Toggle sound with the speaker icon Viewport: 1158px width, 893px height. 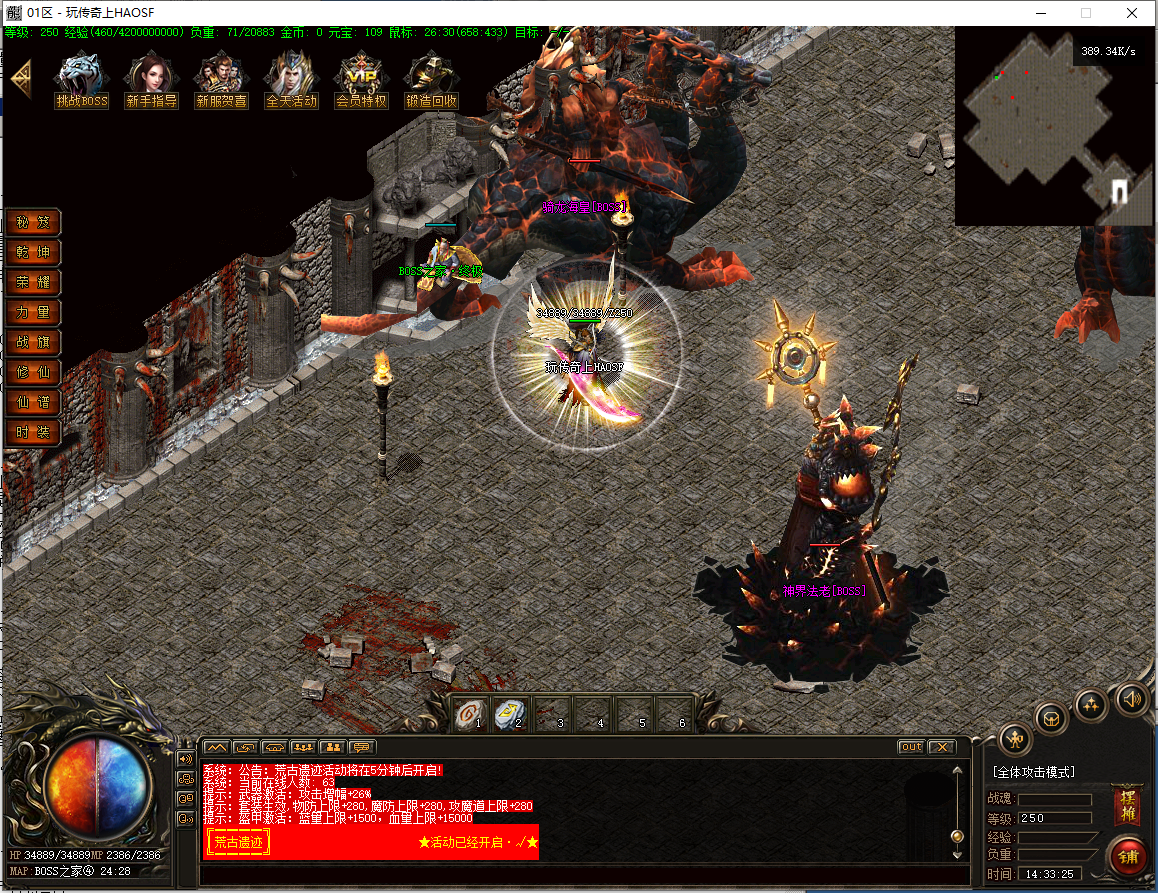pyautogui.click(x=1132, y=698)
